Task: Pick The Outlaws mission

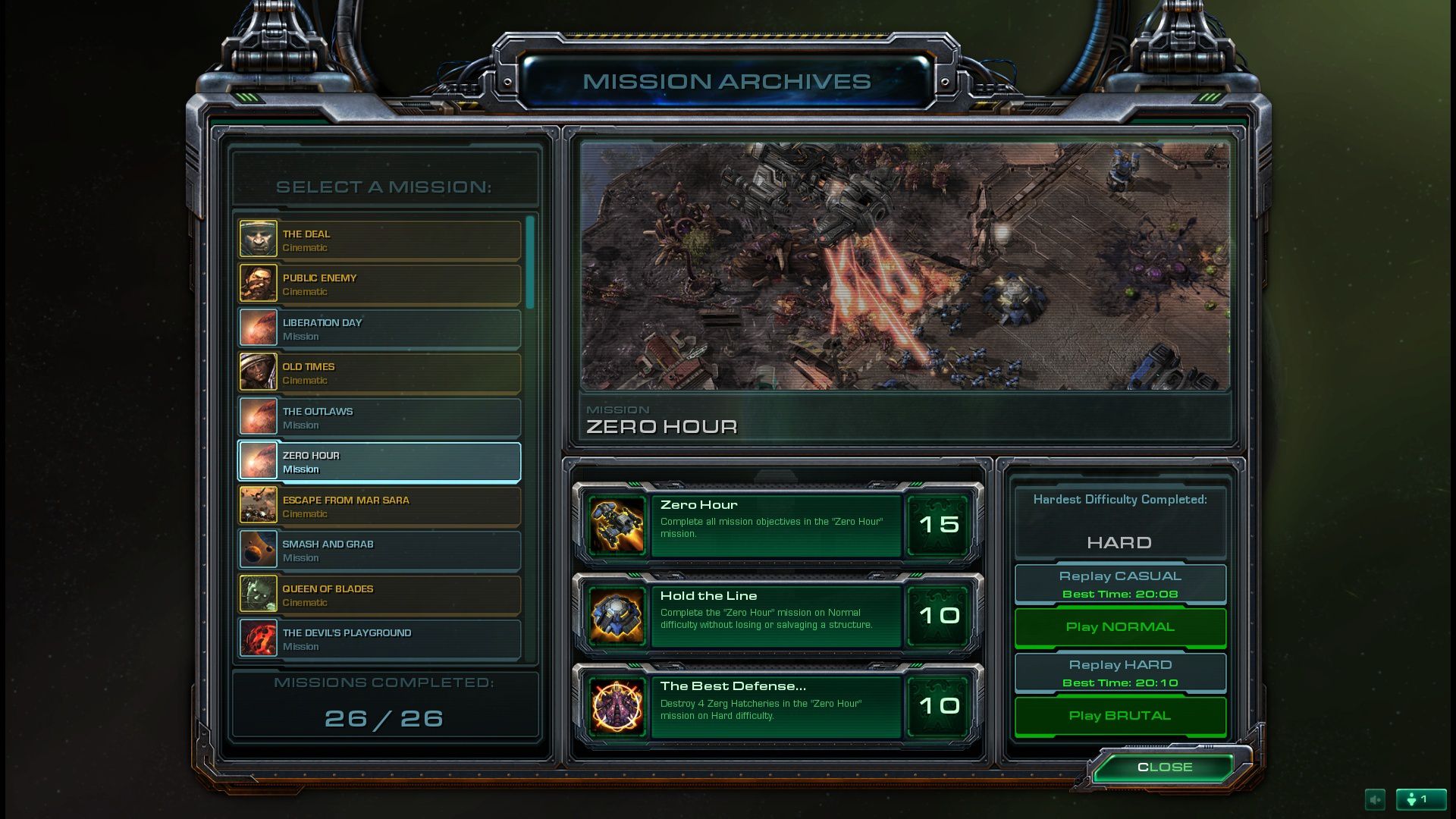Action: 379,418
